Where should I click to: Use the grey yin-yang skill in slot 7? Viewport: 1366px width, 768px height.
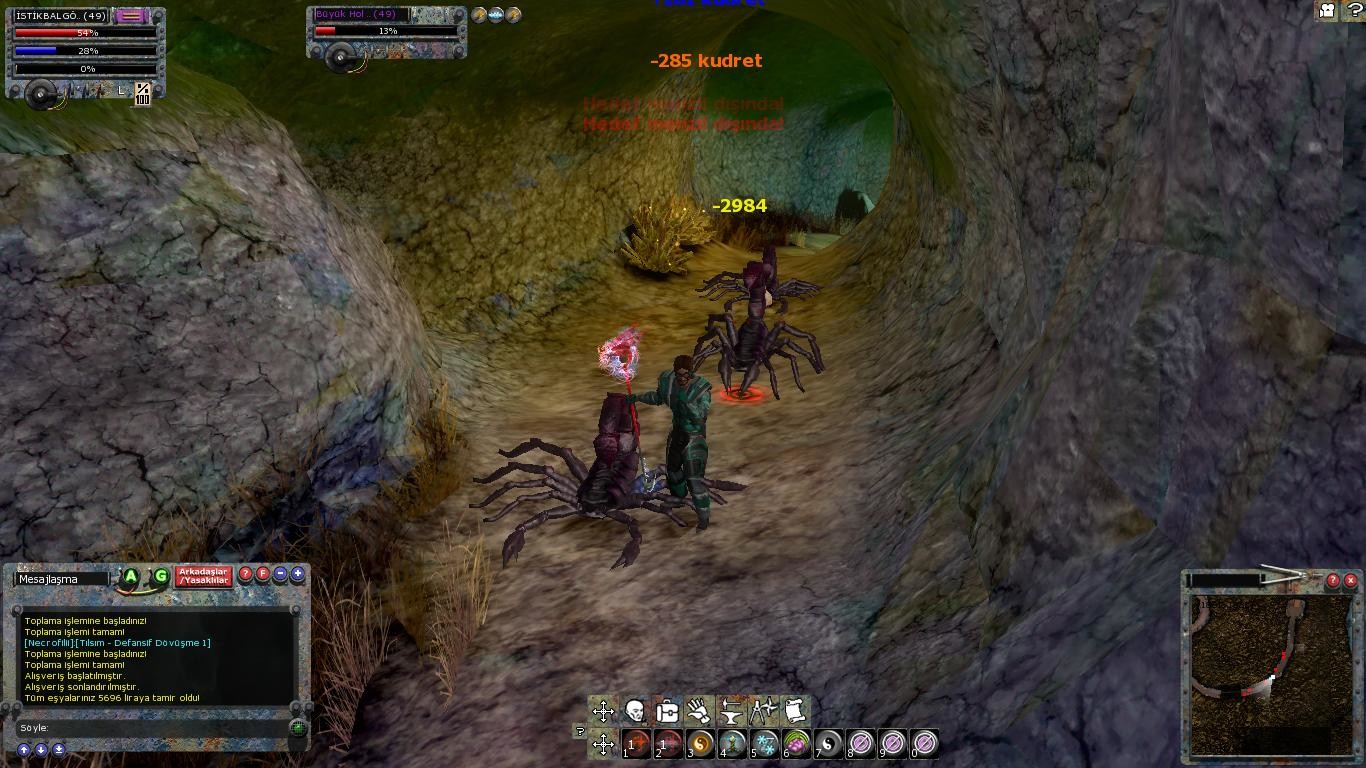pyautogui.click(x=829, y=743)
